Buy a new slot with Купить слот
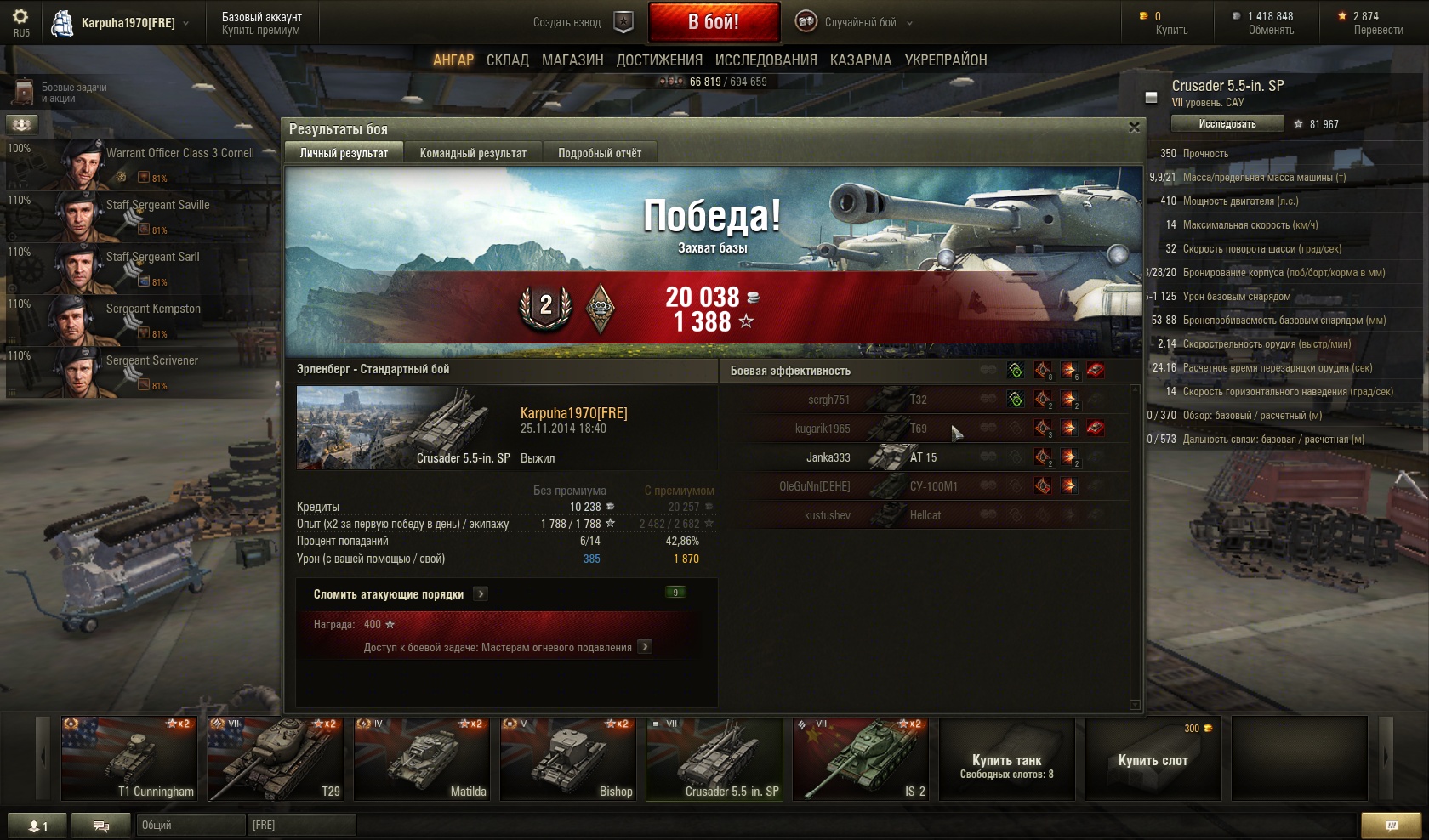The image size is (1429, 840). coord(1153,759)
